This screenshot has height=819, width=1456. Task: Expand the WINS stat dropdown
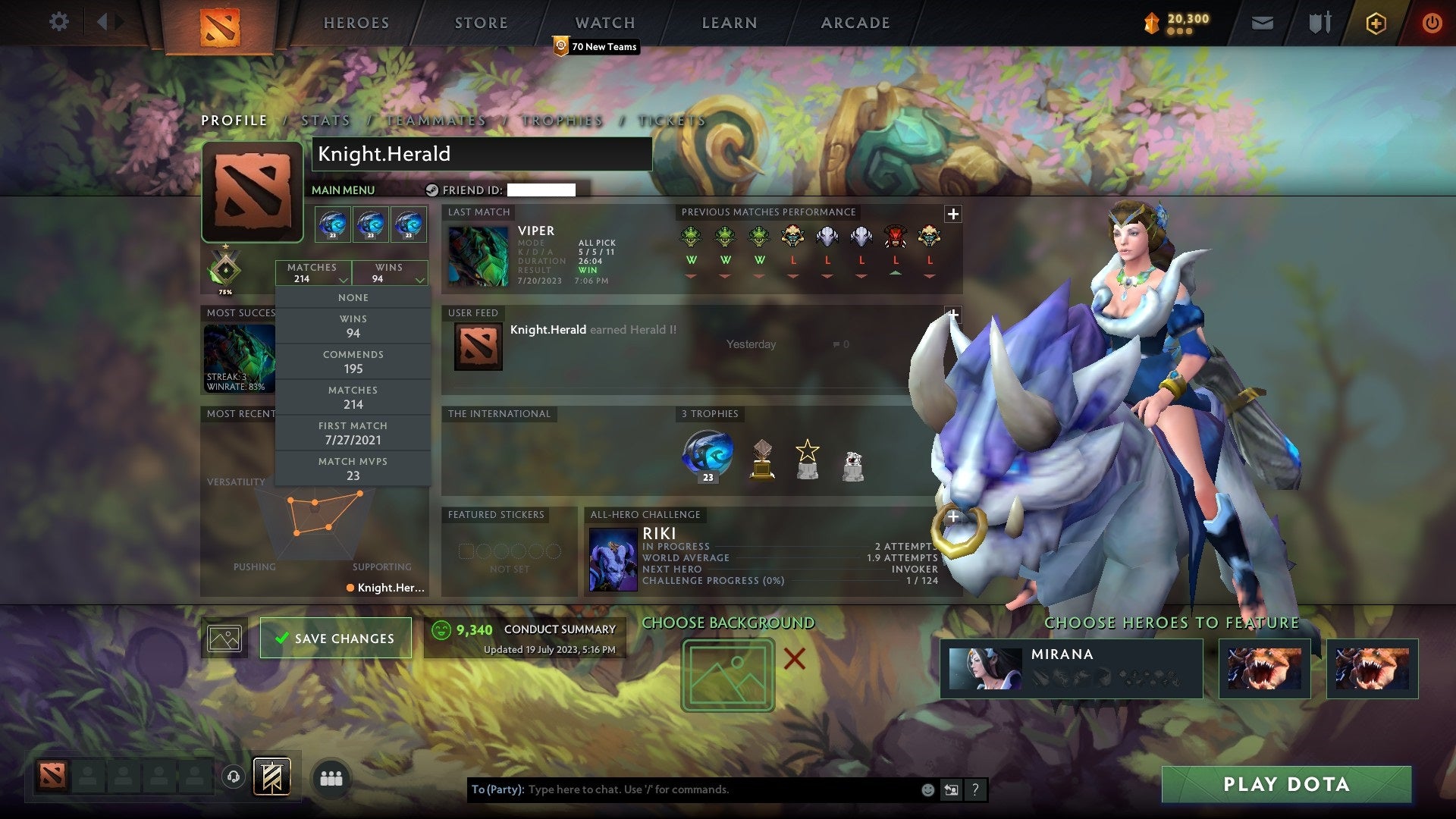(x=390, y=273)
